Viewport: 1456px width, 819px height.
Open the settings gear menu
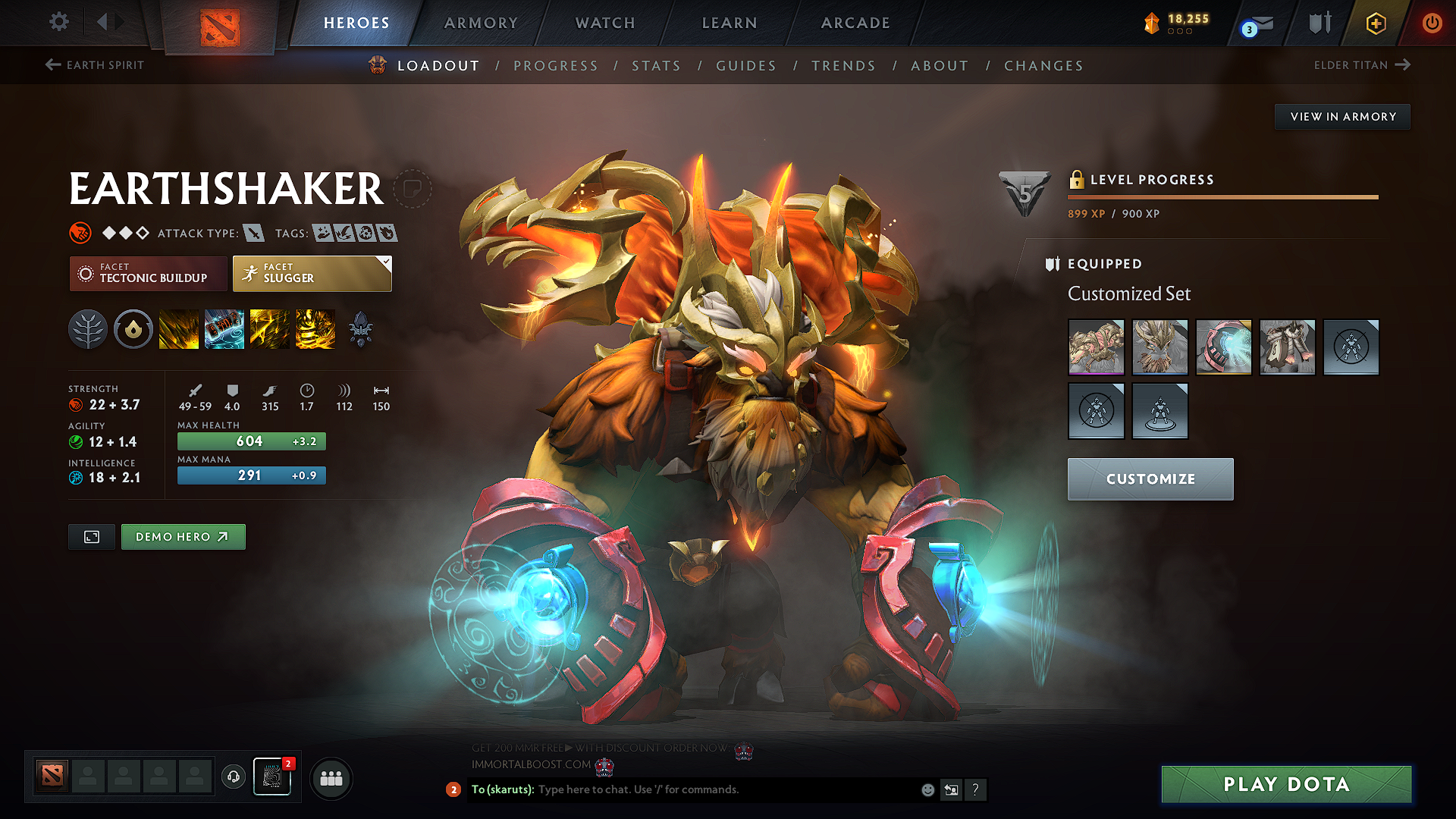pos(58,22)
